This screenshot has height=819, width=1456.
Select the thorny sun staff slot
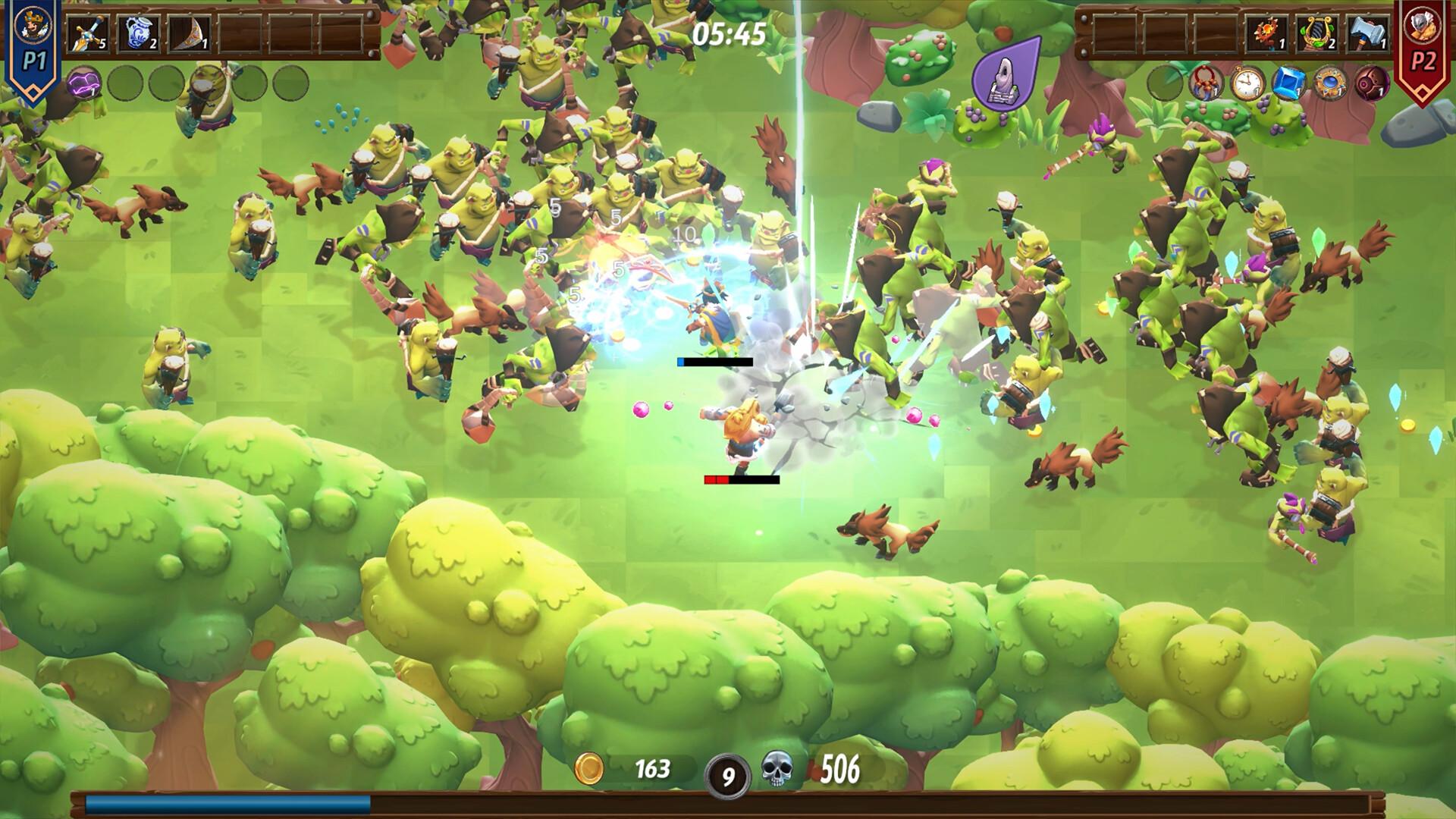tap(1268, 33)
